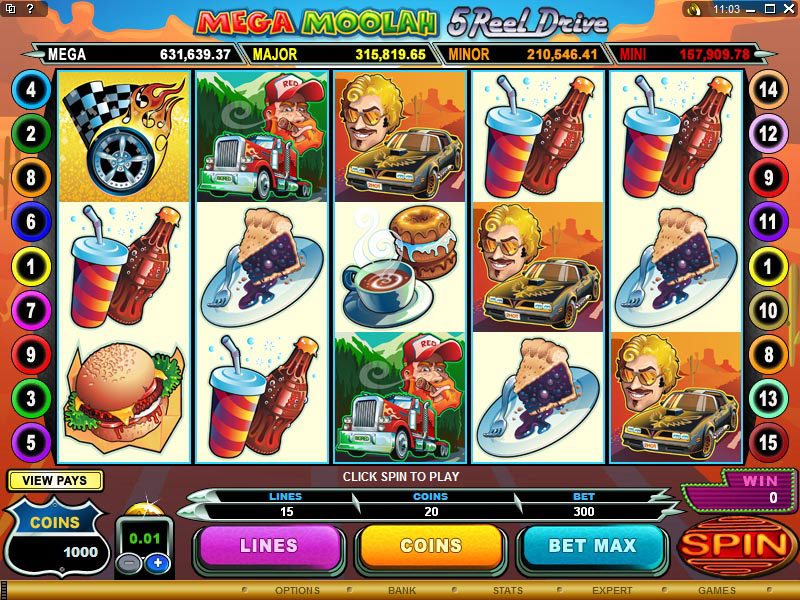Select payline marker number 6
This screenshot has width=800, height=600.
[x=30, y=222]
